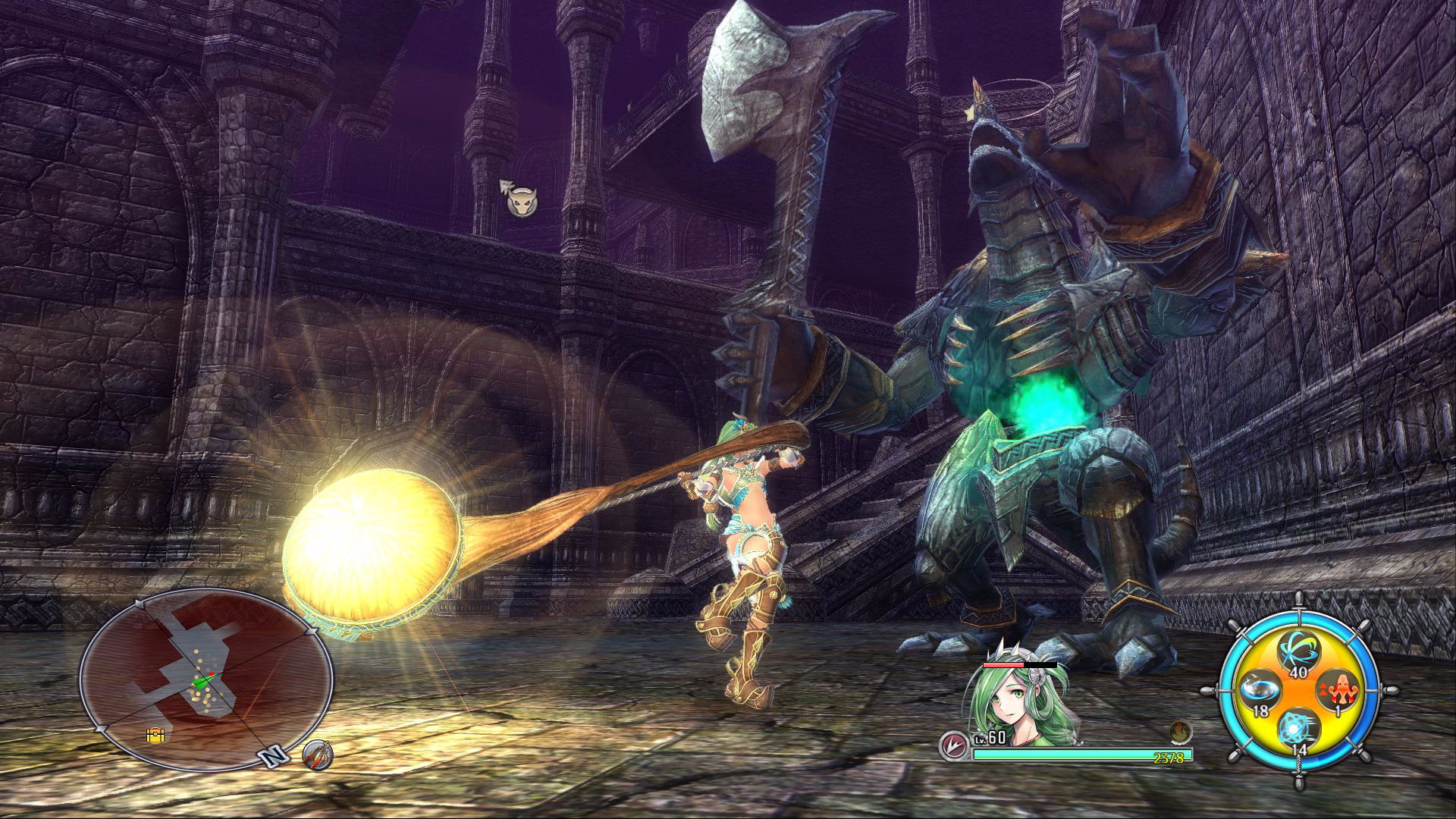Click the treasure chest marker on the minimap
Image resolution: width=1456 pixels, height=819 pixels.
point(155,736)
